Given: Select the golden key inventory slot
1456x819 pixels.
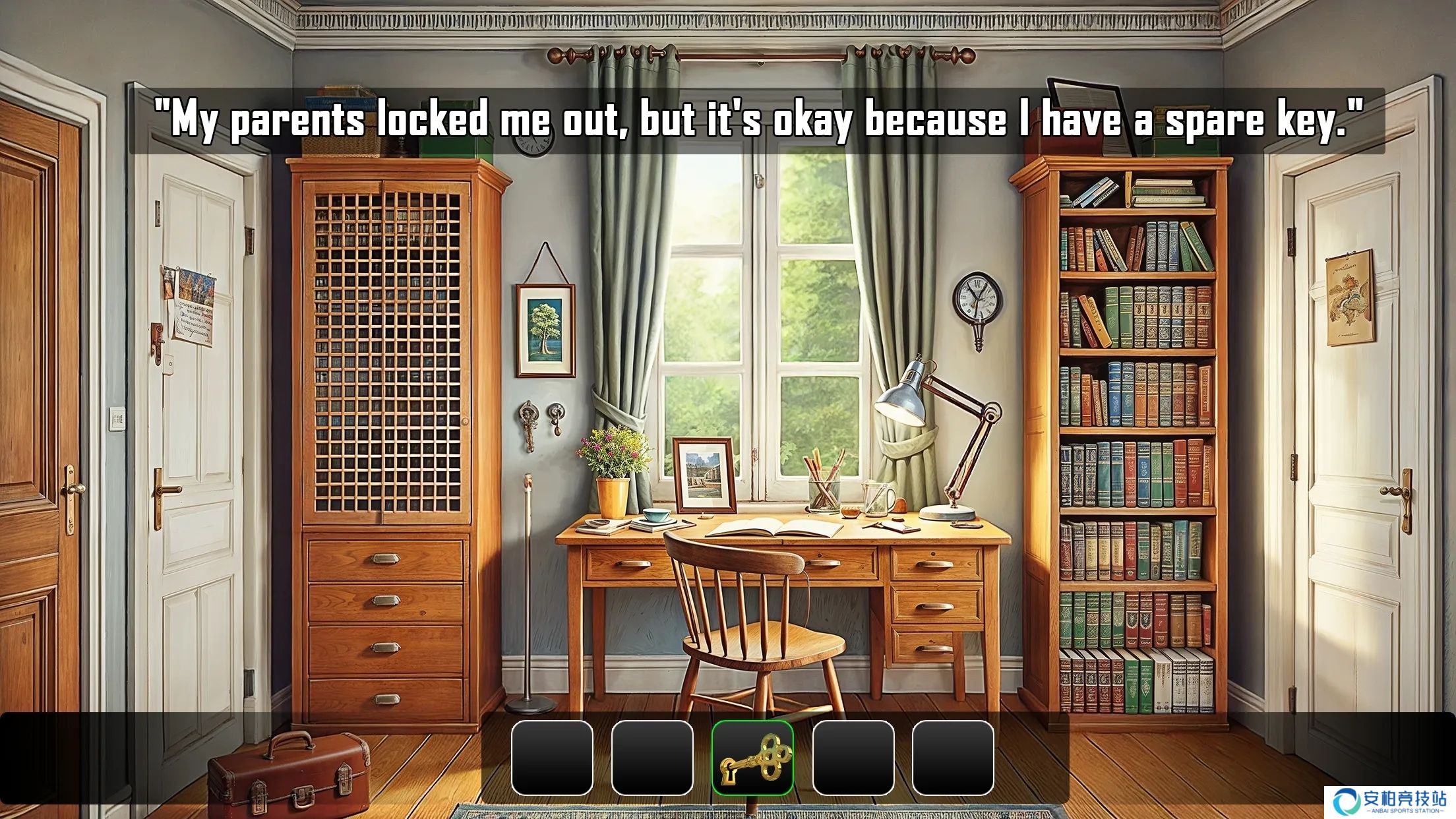Looking at the screenshot, I should coord(752,758).
